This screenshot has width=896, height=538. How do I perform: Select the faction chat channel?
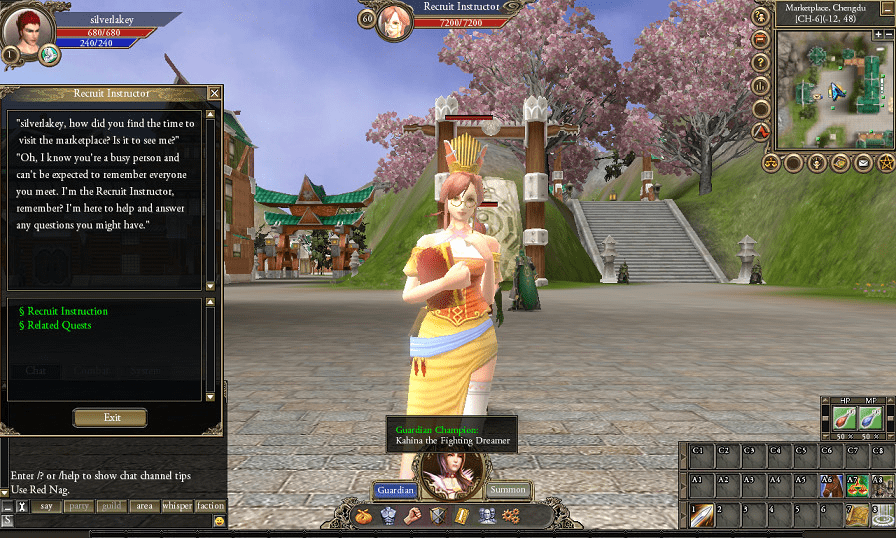point(210,506)
